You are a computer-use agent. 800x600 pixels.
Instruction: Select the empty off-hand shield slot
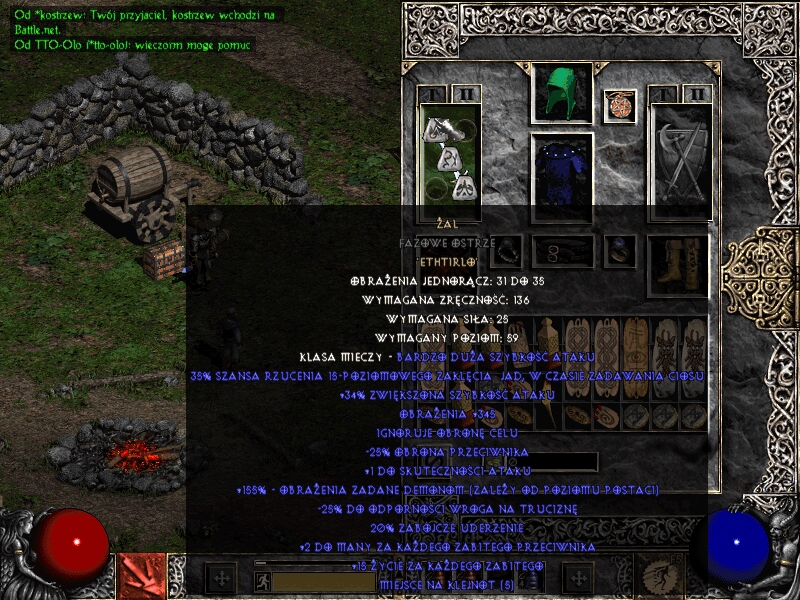[680, 160]
